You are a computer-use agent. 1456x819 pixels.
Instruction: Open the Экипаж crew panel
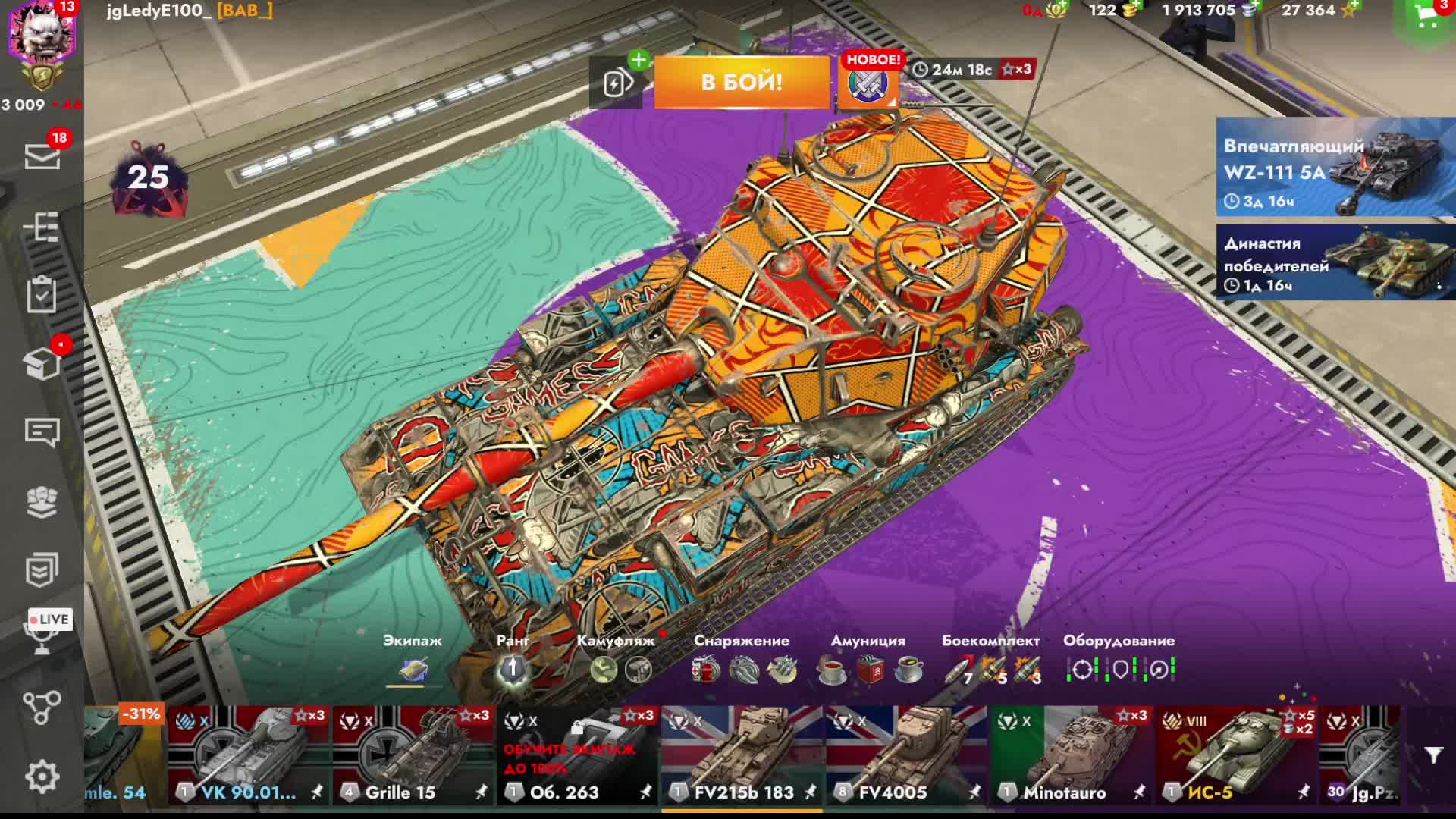point(413,660)
